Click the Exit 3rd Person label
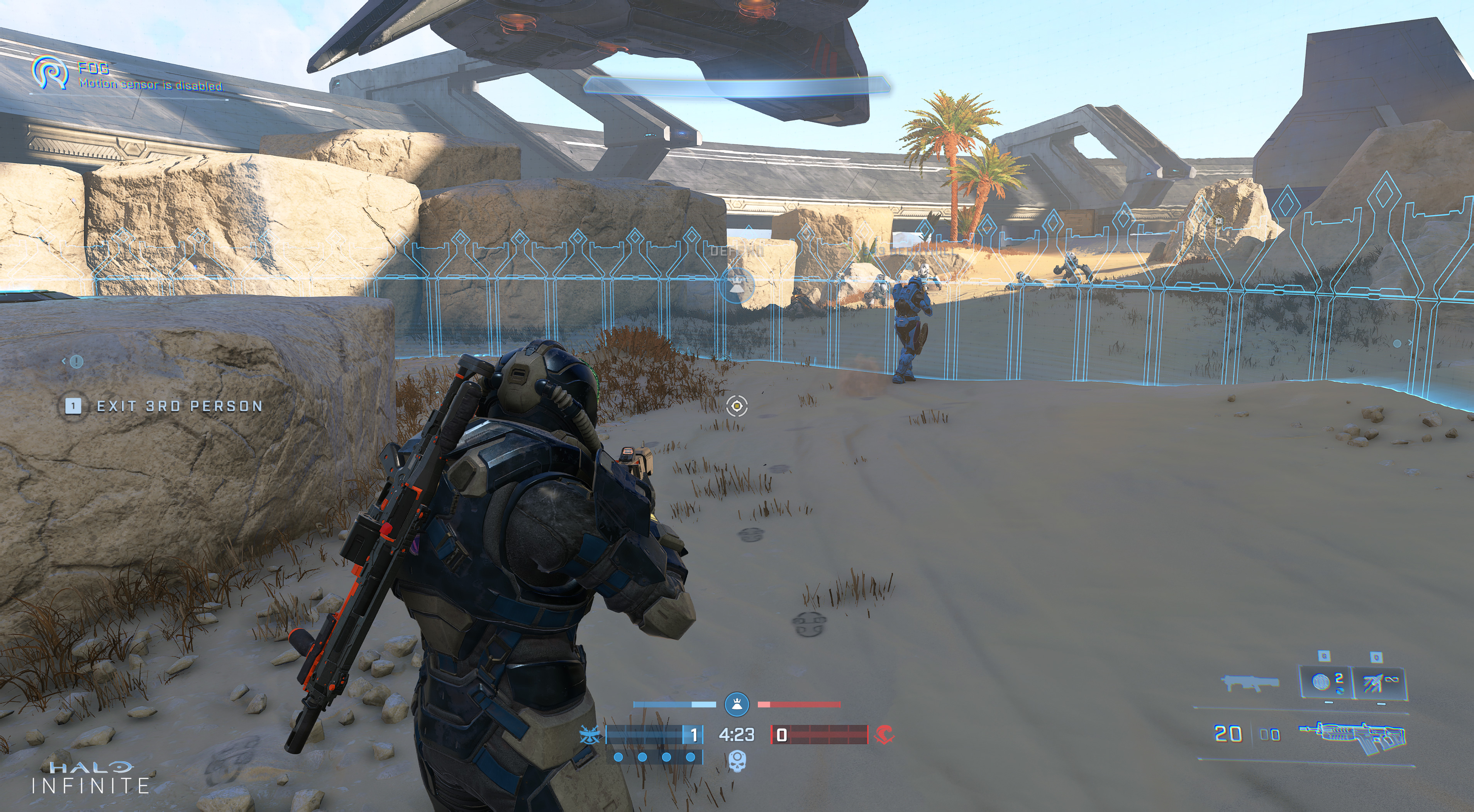Viewport: 1474px width, 812px height. [x=179, y=406]
